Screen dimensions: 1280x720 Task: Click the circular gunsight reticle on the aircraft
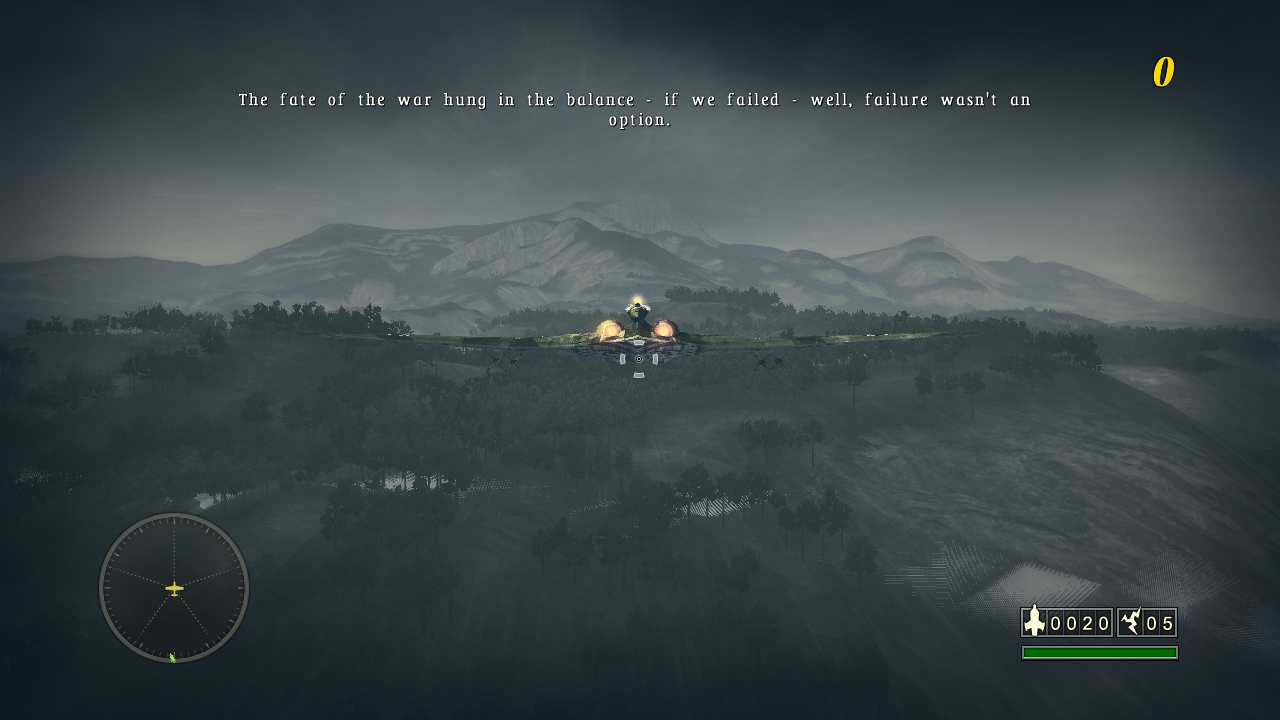pyautogui.click(x=637, y=357)
